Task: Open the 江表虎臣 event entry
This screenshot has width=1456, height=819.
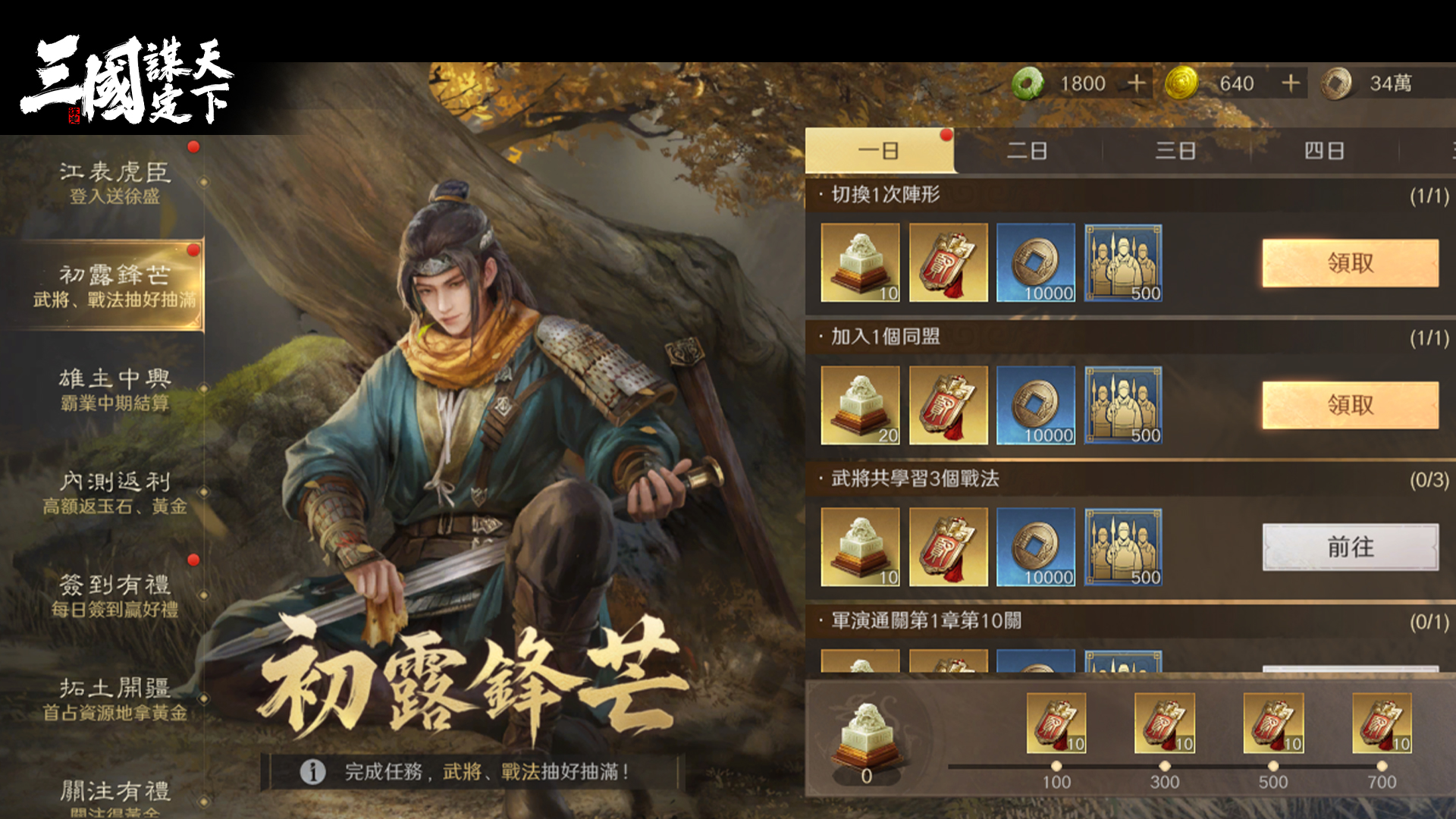Action: point(114,183)
